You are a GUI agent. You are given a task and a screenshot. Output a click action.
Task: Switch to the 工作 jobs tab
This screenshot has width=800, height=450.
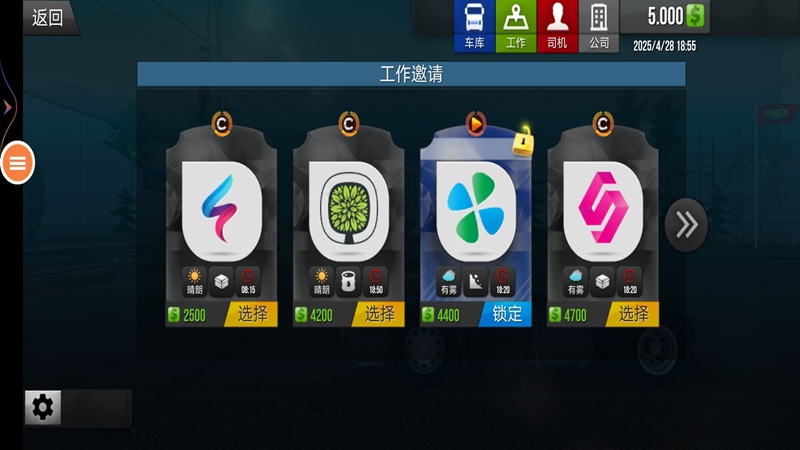point(515,26)
